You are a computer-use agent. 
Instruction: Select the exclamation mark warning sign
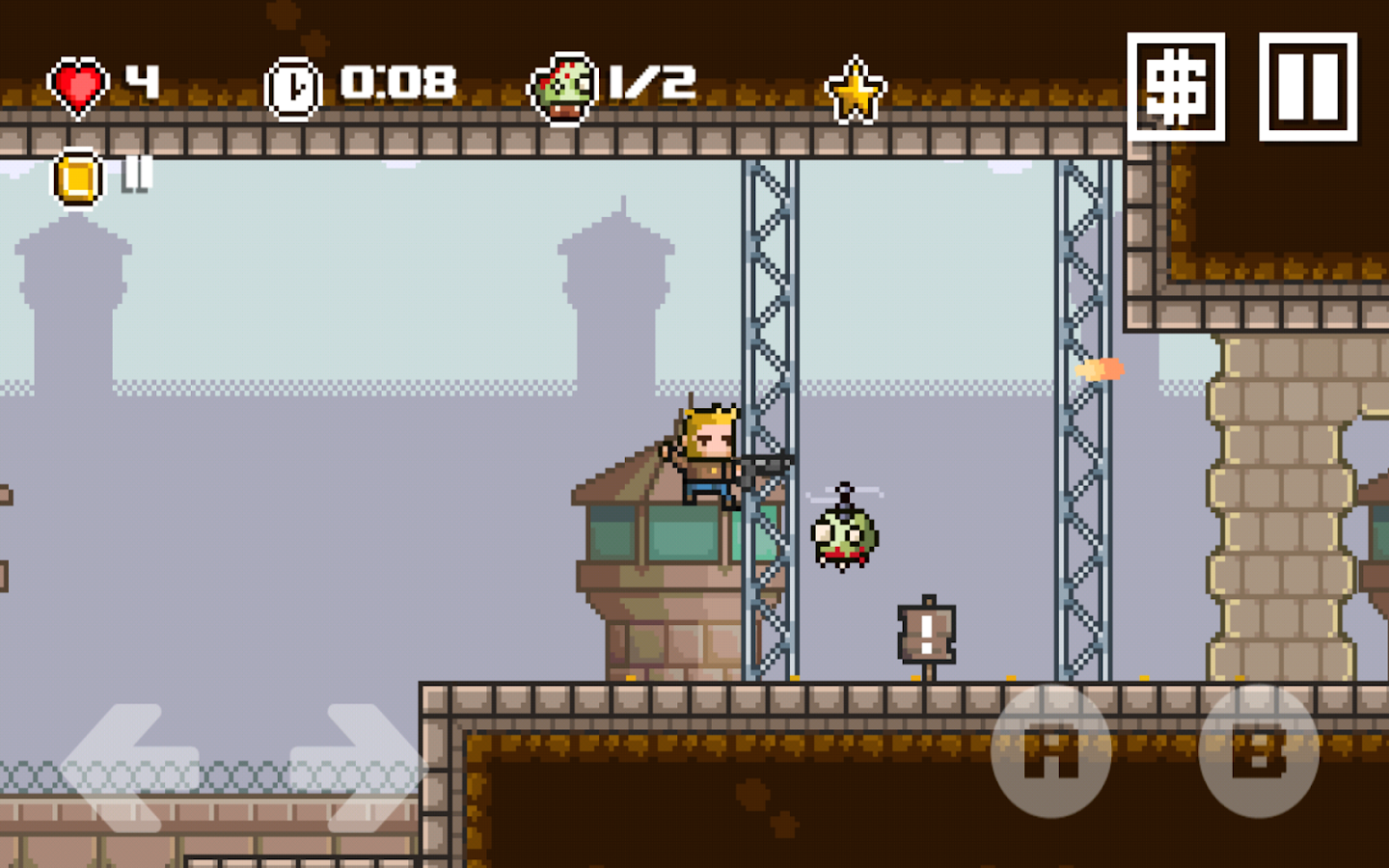click(x=926, y=634)
